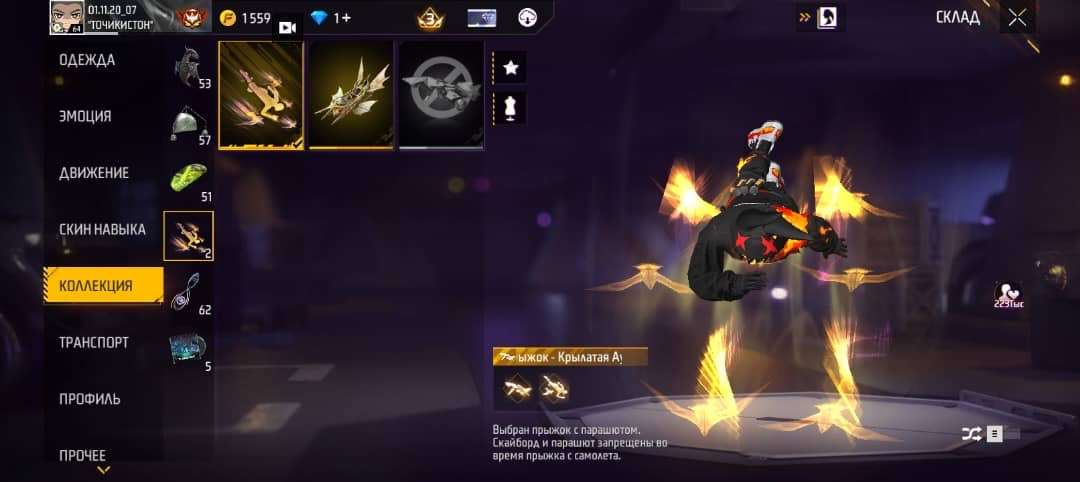Open the star favorites filter
The width and height of the screenshot is (1080, 482).
point(510,68)
